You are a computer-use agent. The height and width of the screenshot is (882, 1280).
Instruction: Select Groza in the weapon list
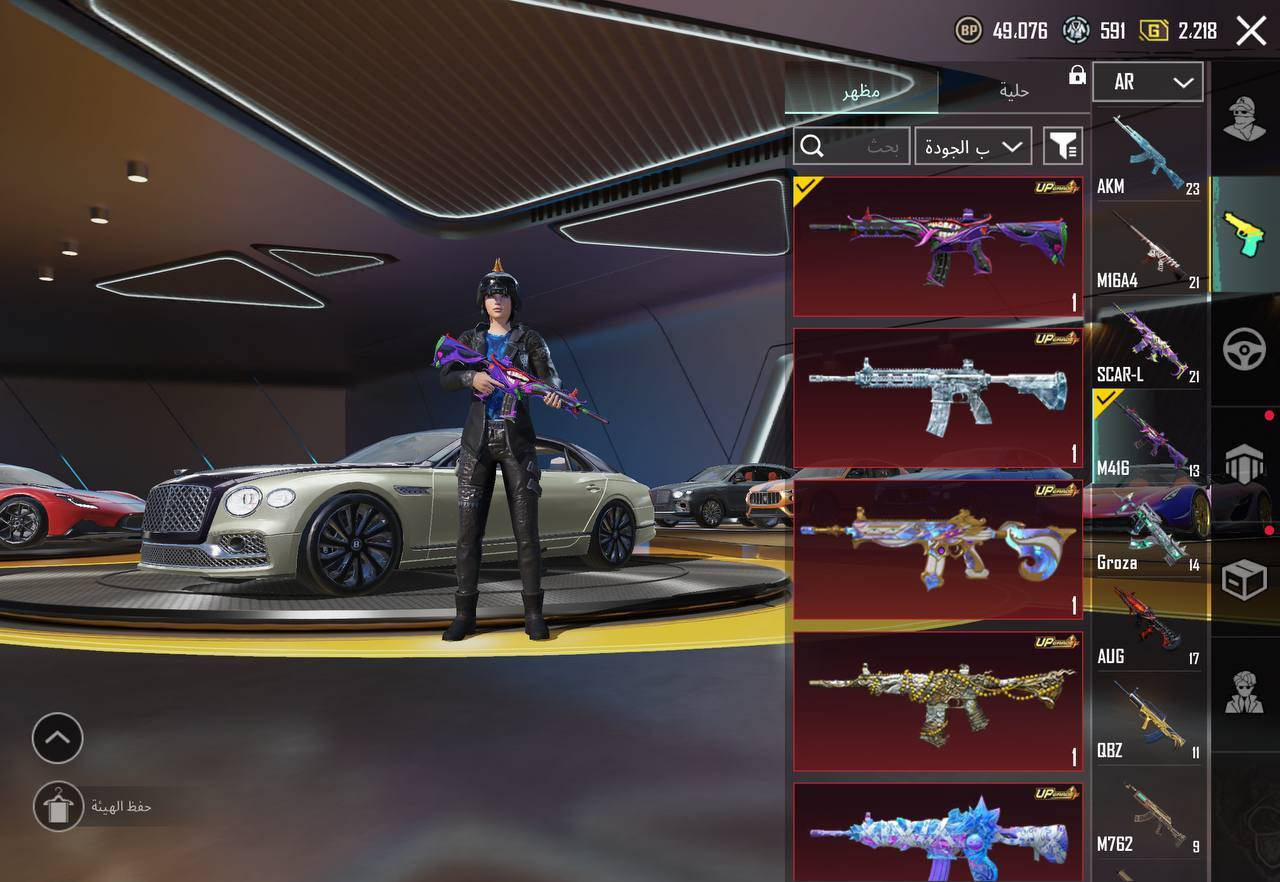click(1148, 531)
